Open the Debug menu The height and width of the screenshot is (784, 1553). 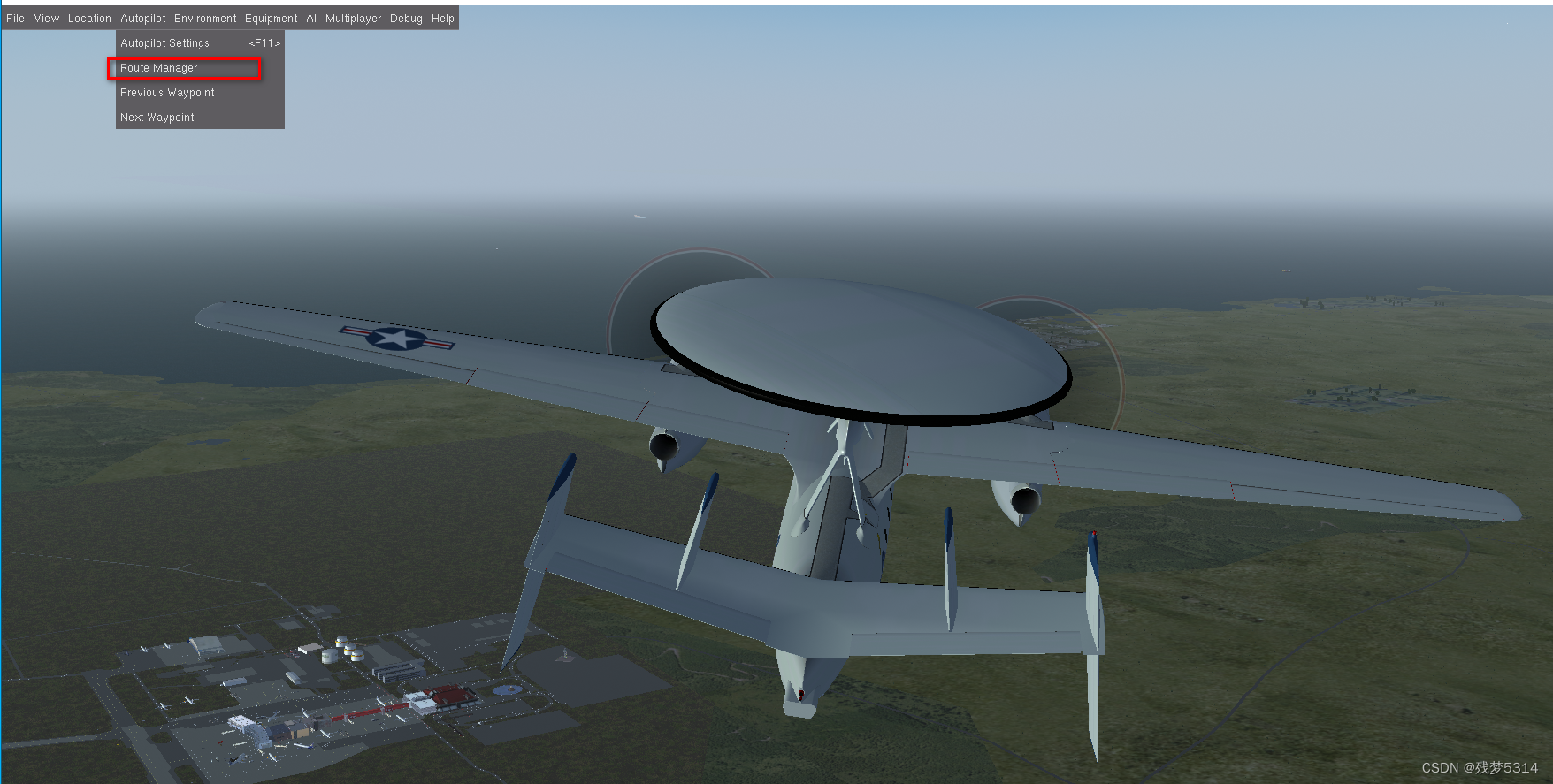click(406, 18)
